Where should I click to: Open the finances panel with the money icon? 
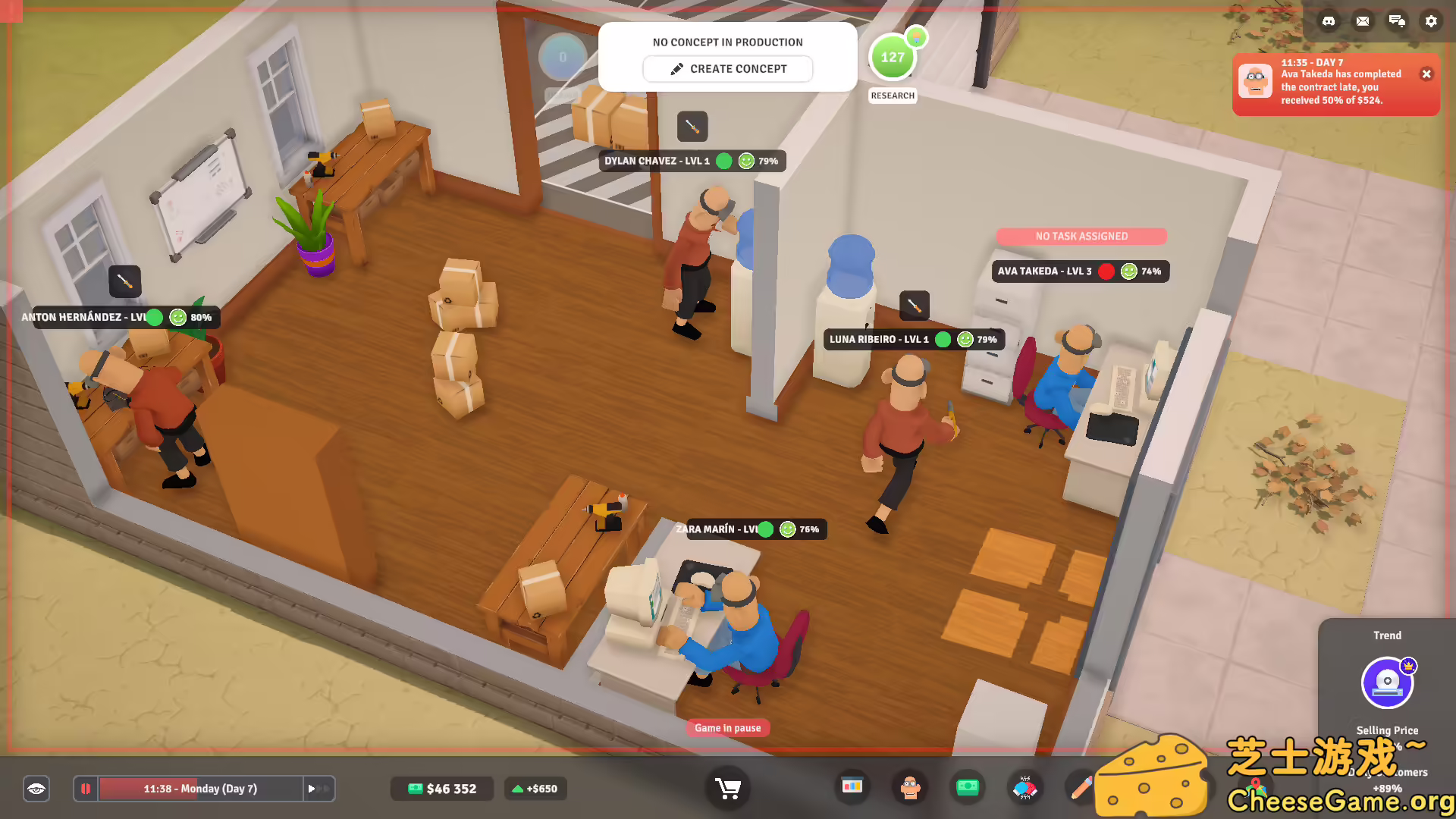pos(968,788)
